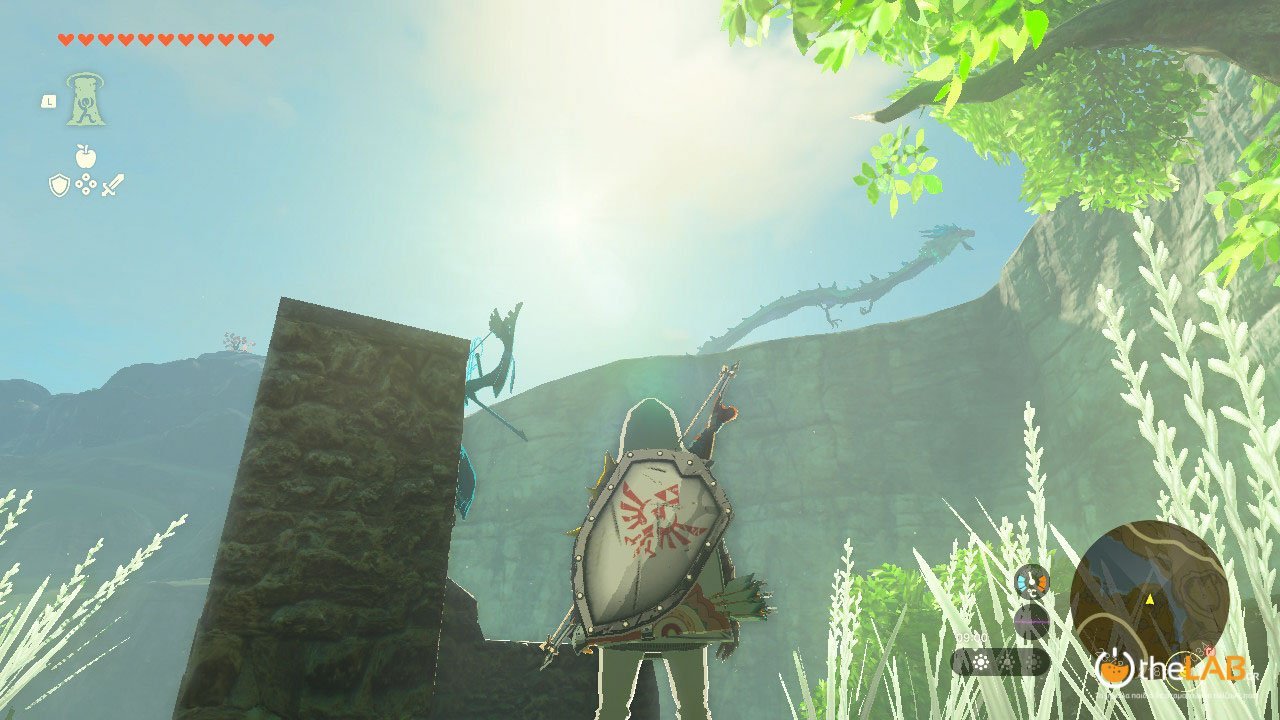This screenshot has width=1280, height=720.
Task: Select the shield quick-menu icon
Action: (x=59, y=184)
